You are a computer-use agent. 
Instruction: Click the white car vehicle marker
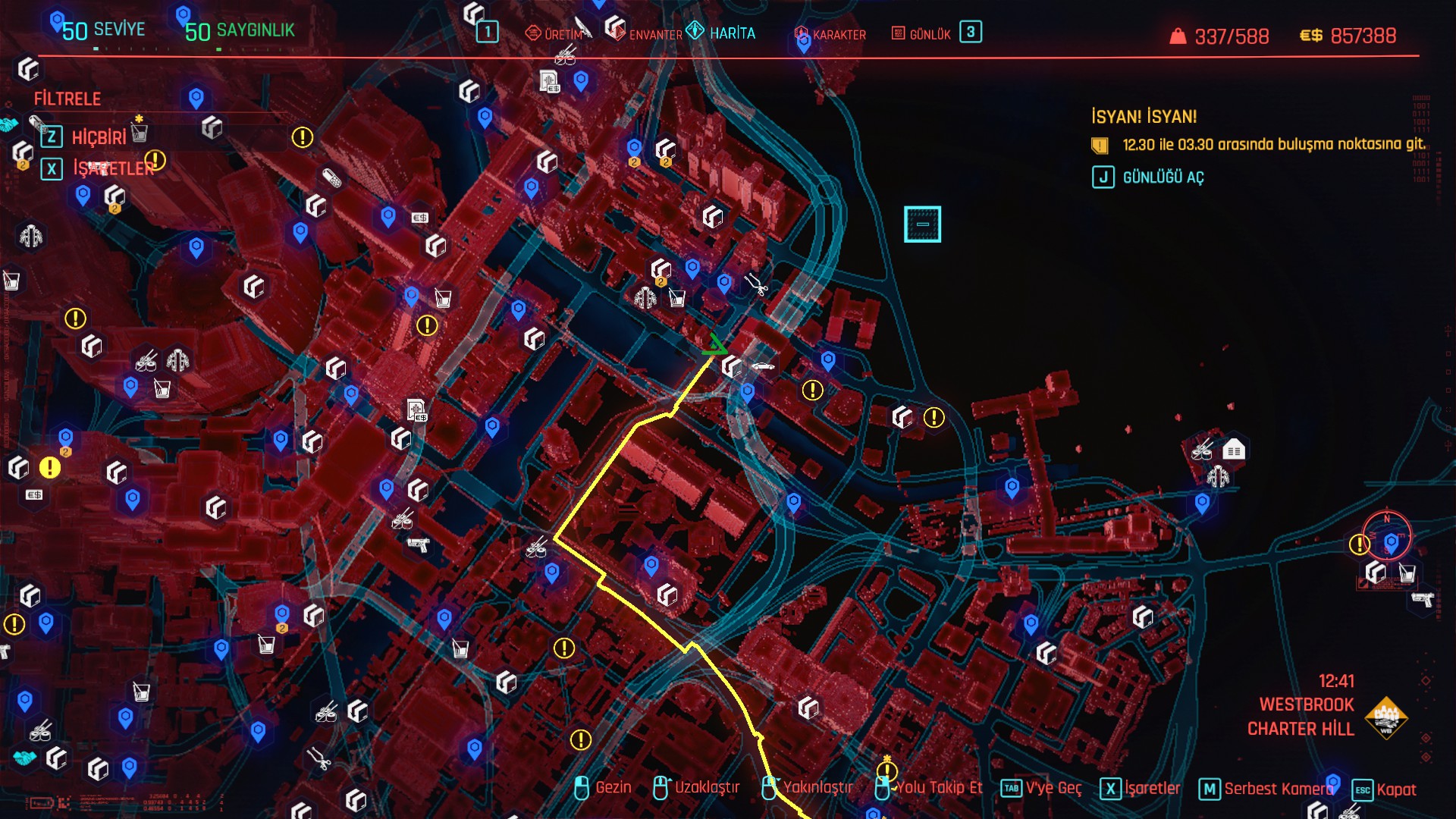(763, 367)
